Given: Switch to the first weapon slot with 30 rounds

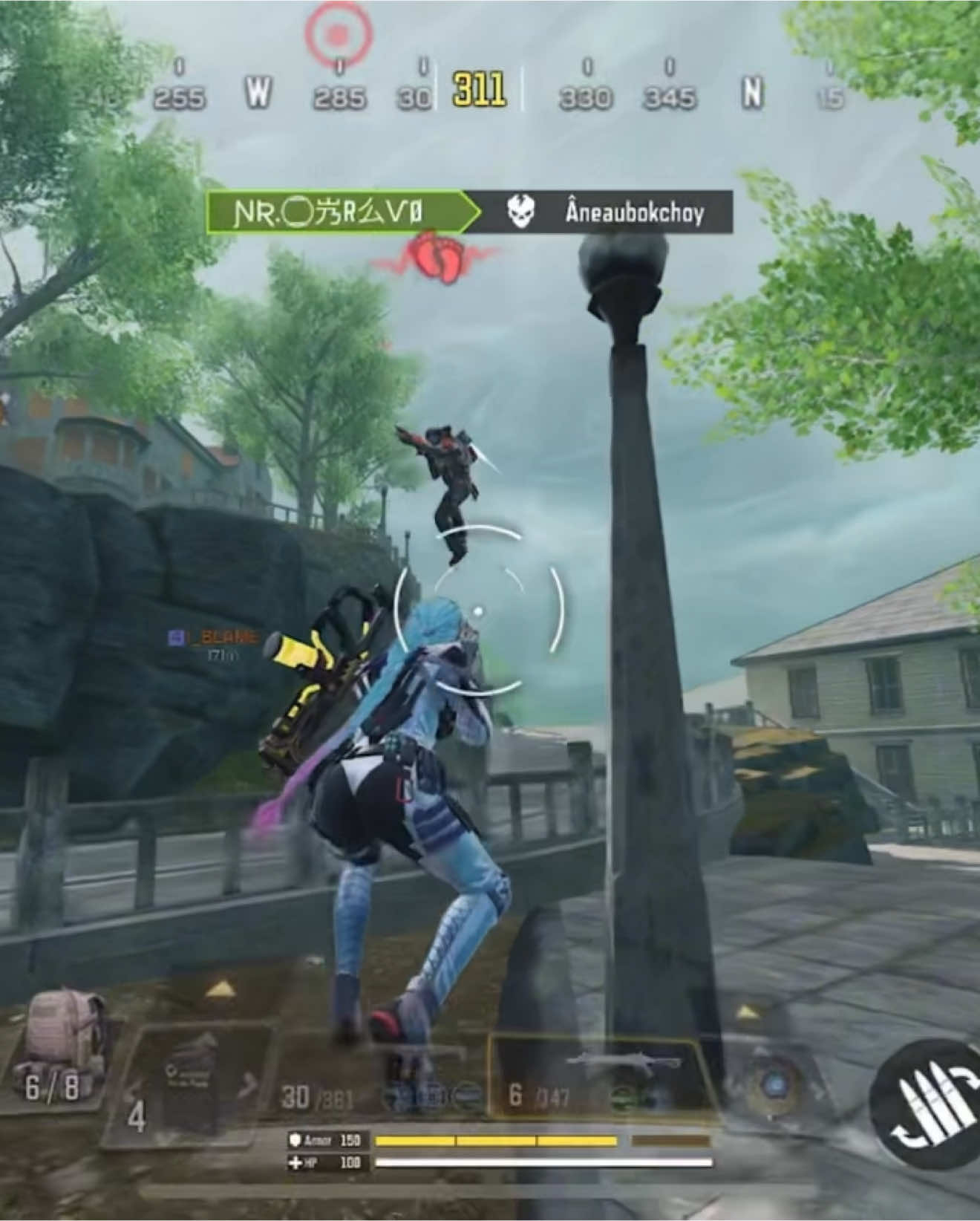Looking at the screenshot, I should [x=379, y=1081].
